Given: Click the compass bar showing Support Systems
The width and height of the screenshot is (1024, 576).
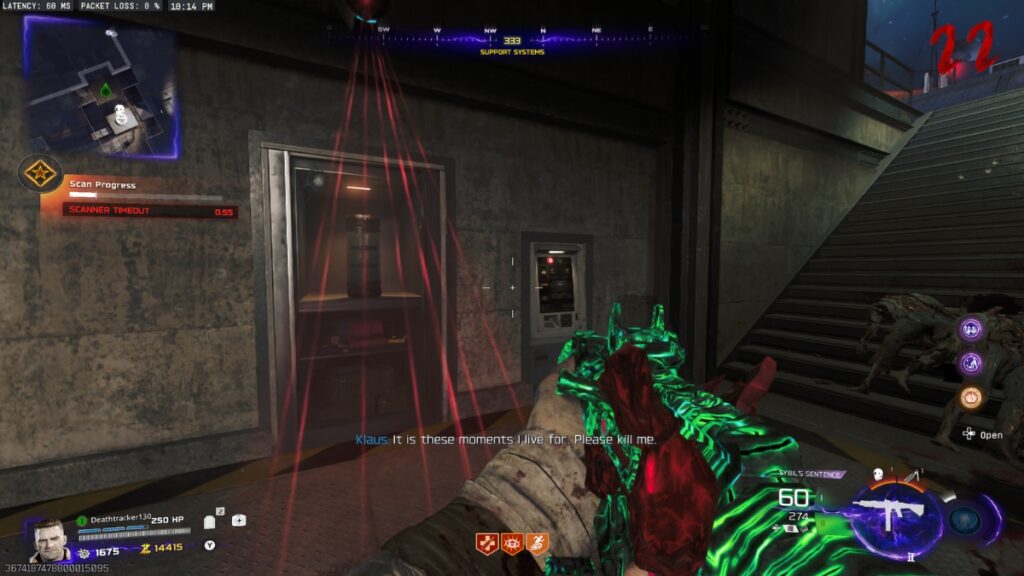Looking at the screenshot, I should [511, 40].
